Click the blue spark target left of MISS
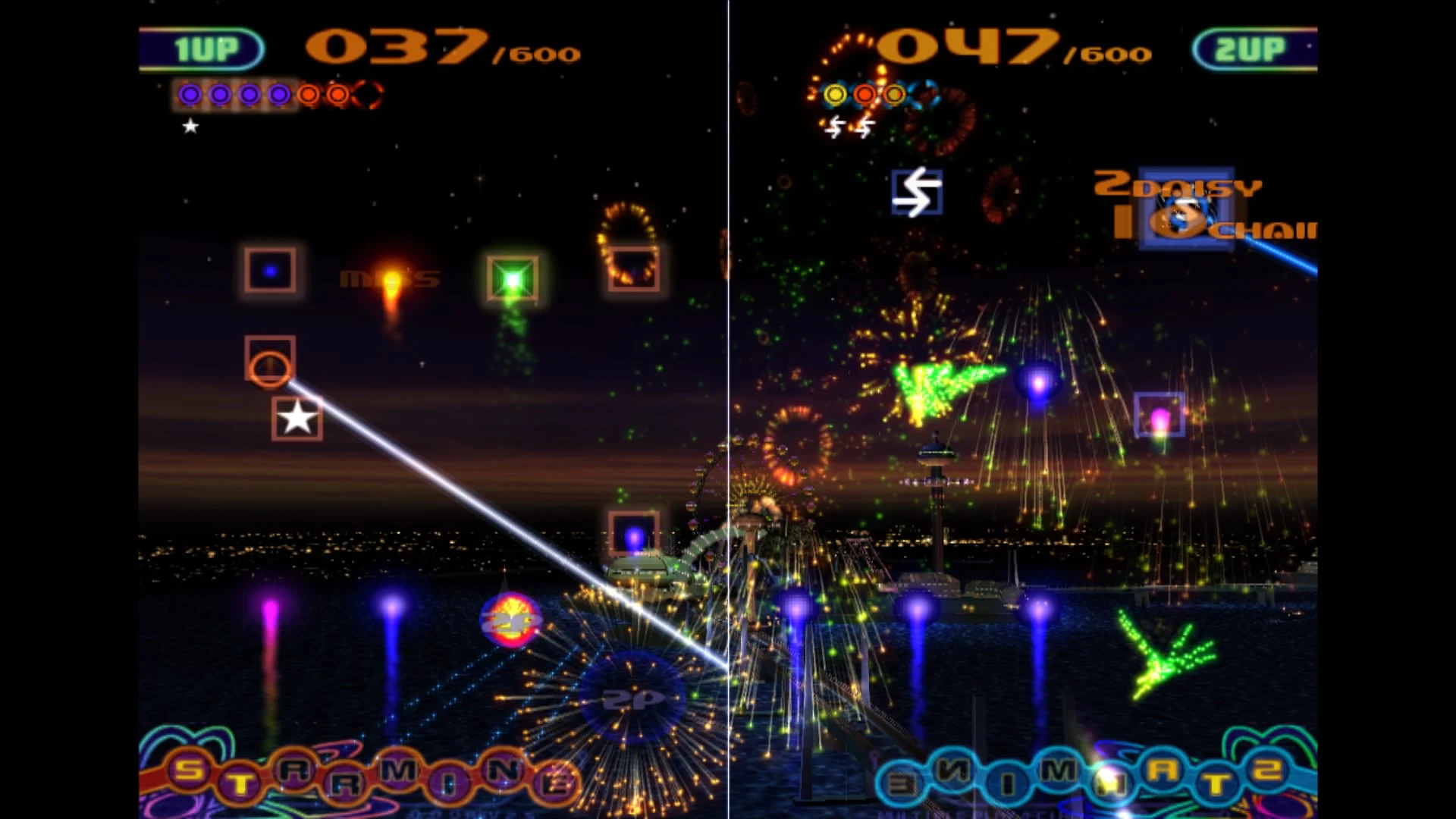Image resolution: width=1456 pixels, height=819 pixels. click(270, 271)
